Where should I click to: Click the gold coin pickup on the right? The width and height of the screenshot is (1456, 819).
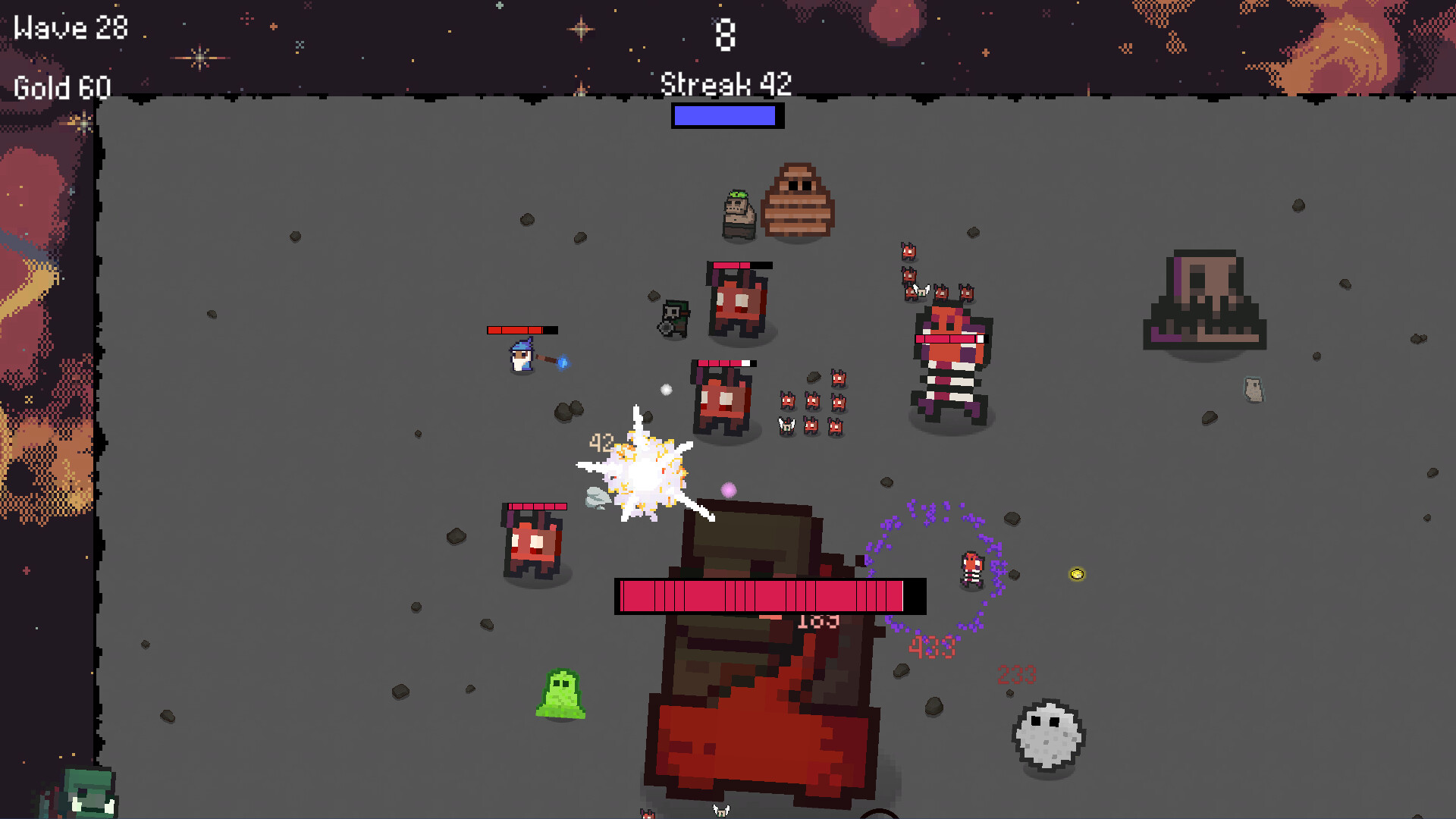coord(1077,575)
